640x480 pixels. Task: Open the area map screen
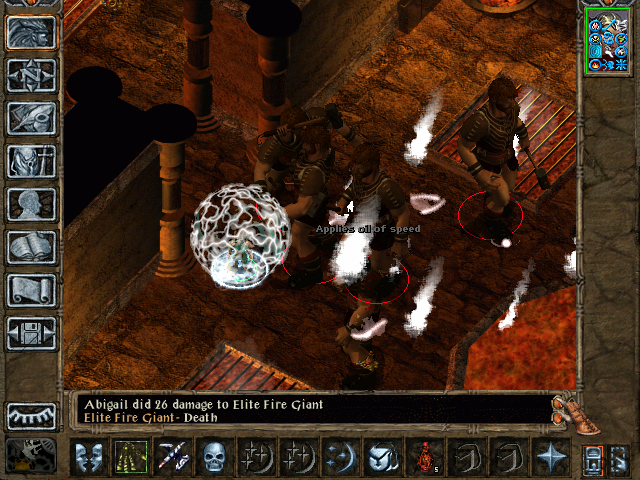coord(31,76)
